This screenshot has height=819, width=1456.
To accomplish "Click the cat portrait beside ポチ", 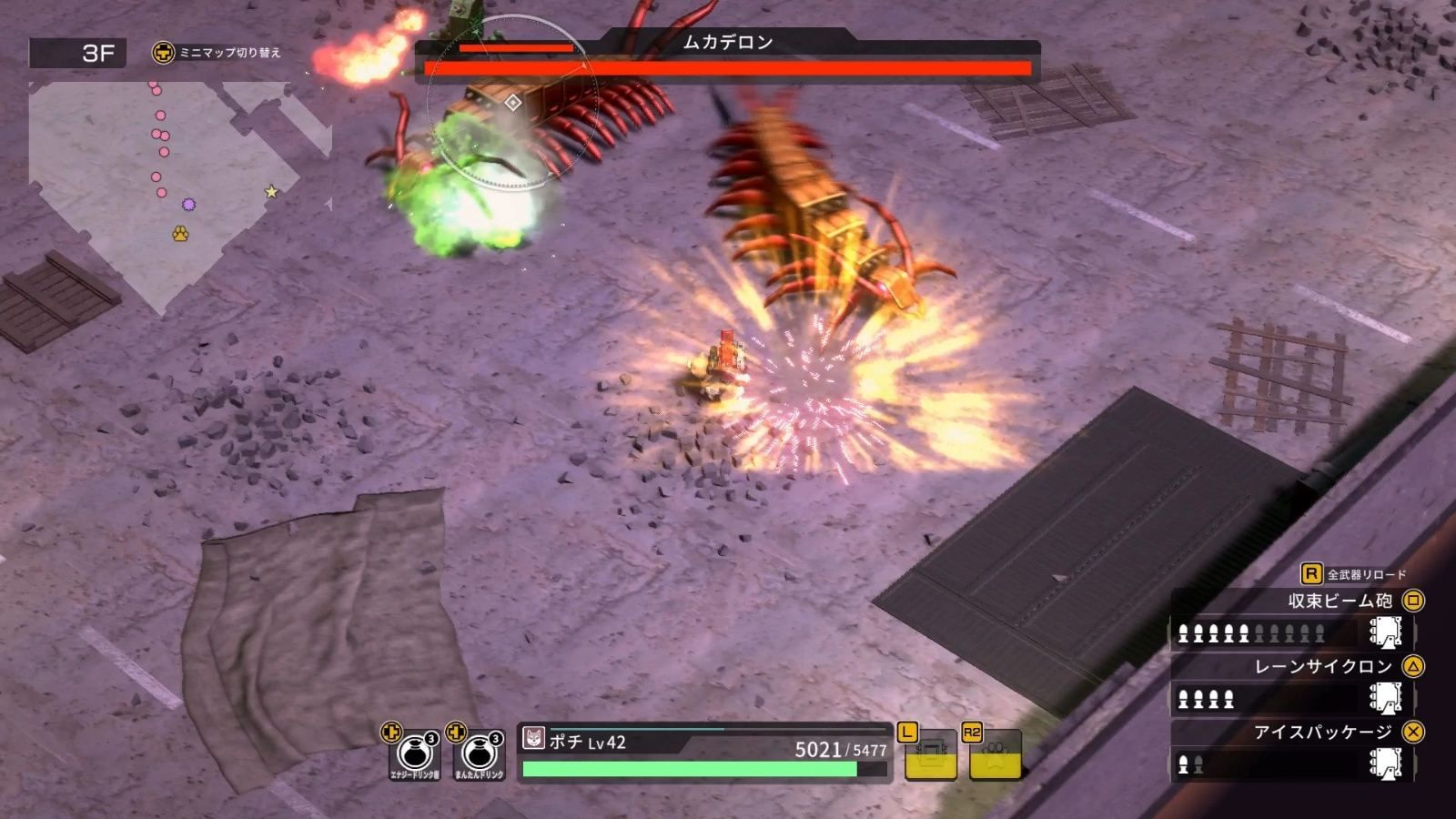I will 533,739.
